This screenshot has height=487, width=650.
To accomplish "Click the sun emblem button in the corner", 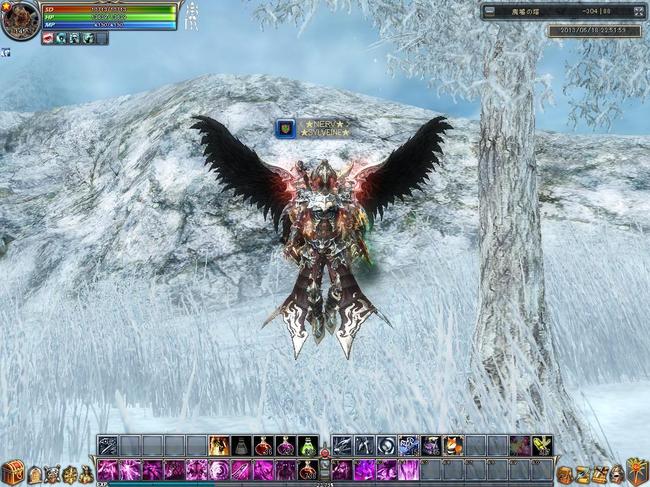I will coord(637,472).
